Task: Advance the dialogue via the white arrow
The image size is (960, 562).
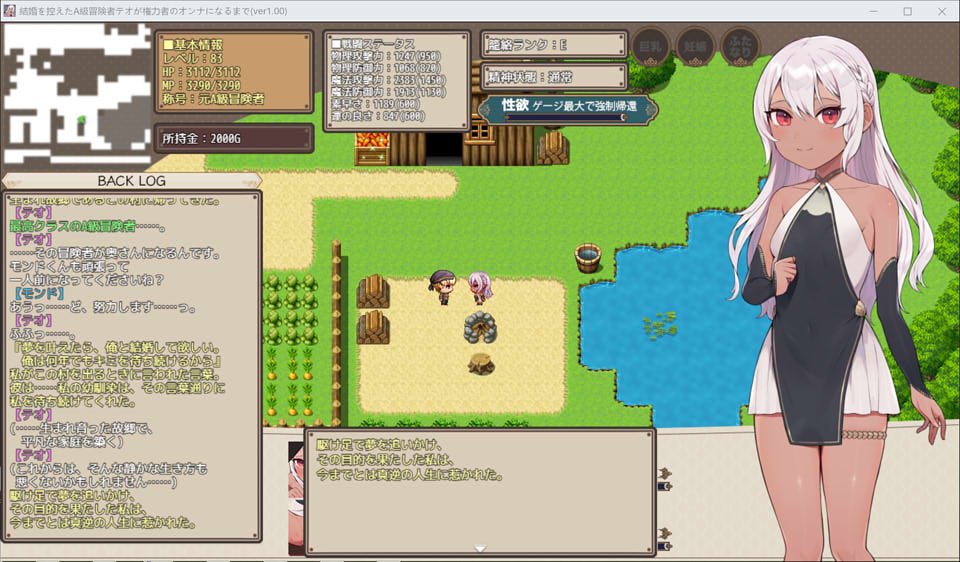Action: pyautogui.click(x=480, y=548)
